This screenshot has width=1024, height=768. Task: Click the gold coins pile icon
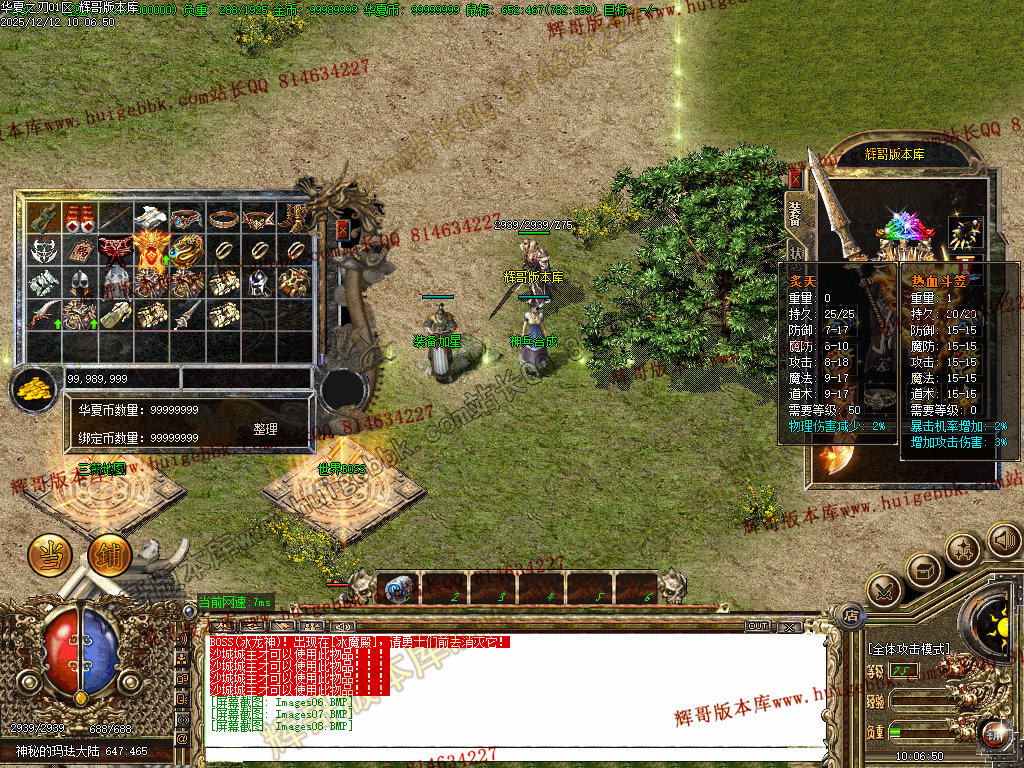click(x=36, y=388)
